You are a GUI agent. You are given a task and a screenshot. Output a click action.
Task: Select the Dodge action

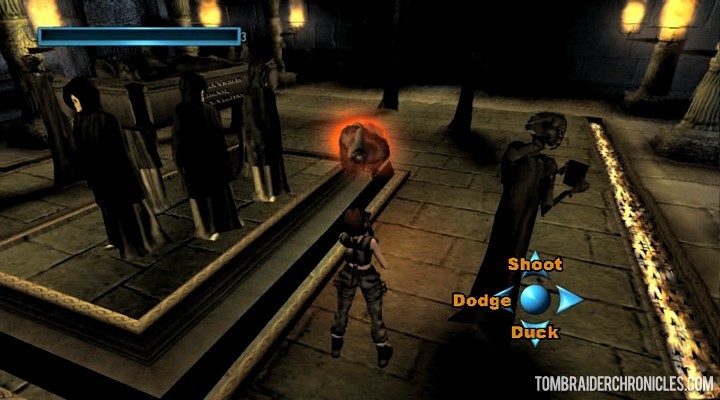(x=482, y=300)
